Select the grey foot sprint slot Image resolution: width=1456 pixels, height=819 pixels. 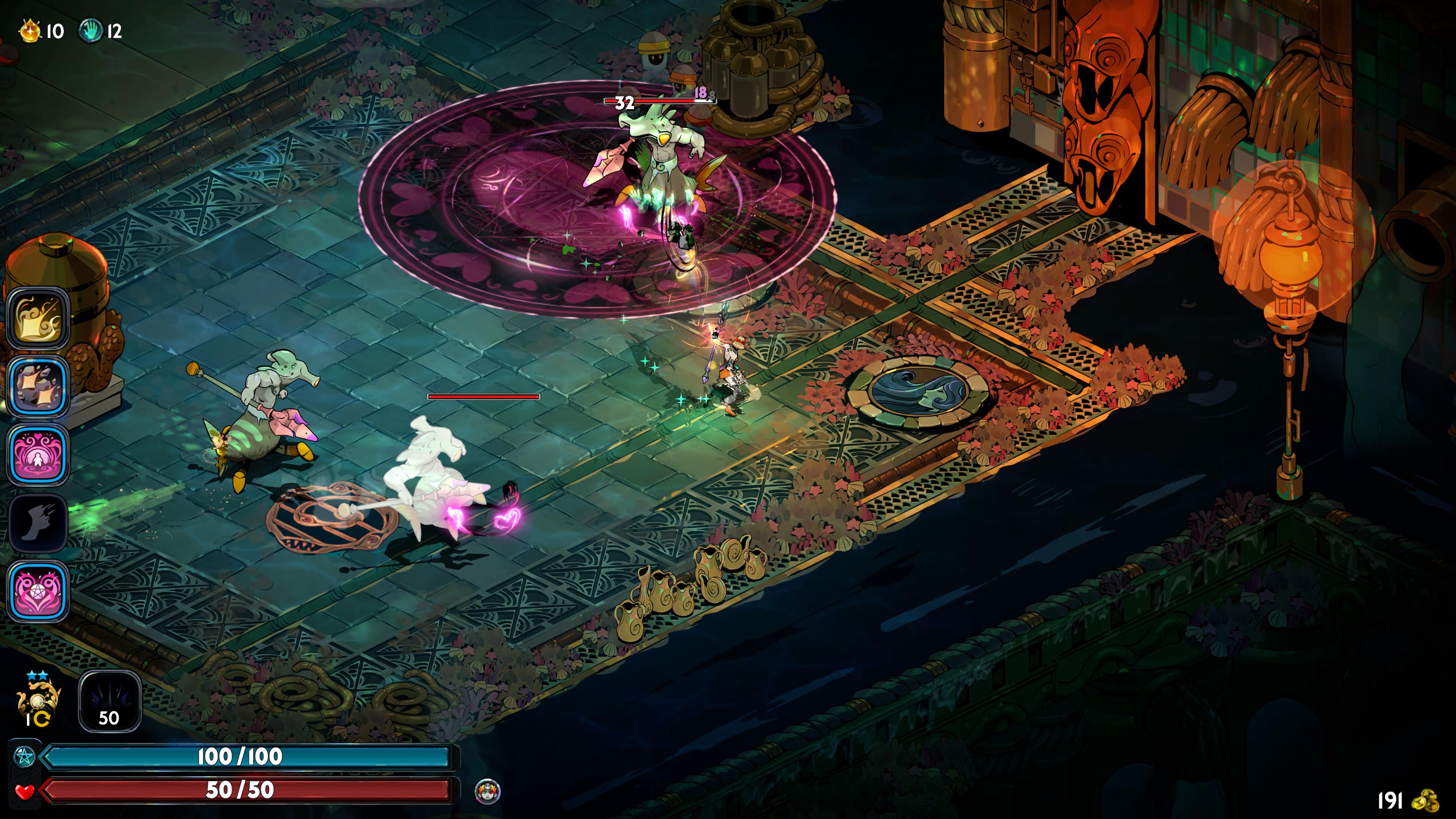(x=38, y=523)
